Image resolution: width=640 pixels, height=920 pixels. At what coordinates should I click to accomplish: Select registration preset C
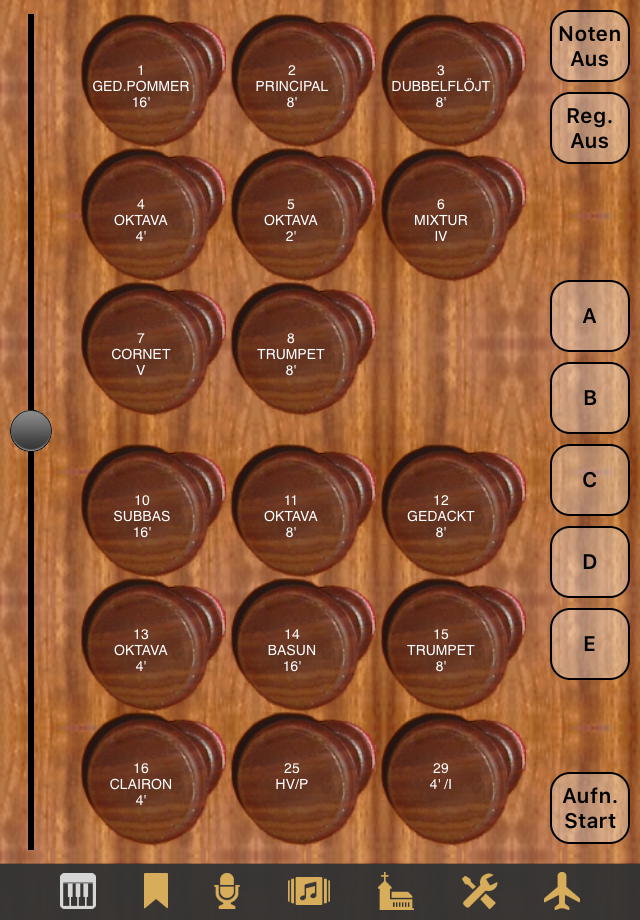pyautogui.click(x=589, y=480)
